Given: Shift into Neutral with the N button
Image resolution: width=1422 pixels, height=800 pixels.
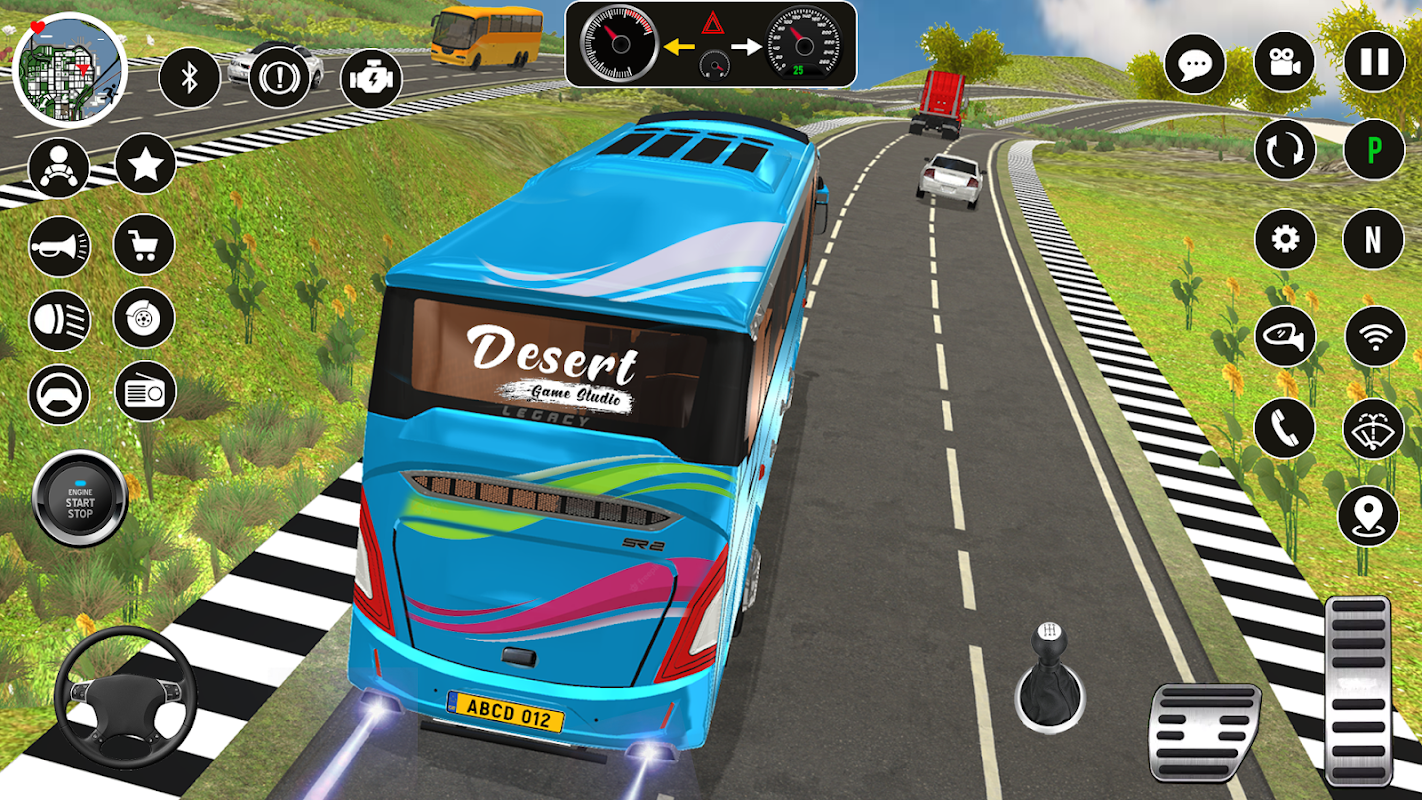Looking at the screenshot, I should point(1374,239).
